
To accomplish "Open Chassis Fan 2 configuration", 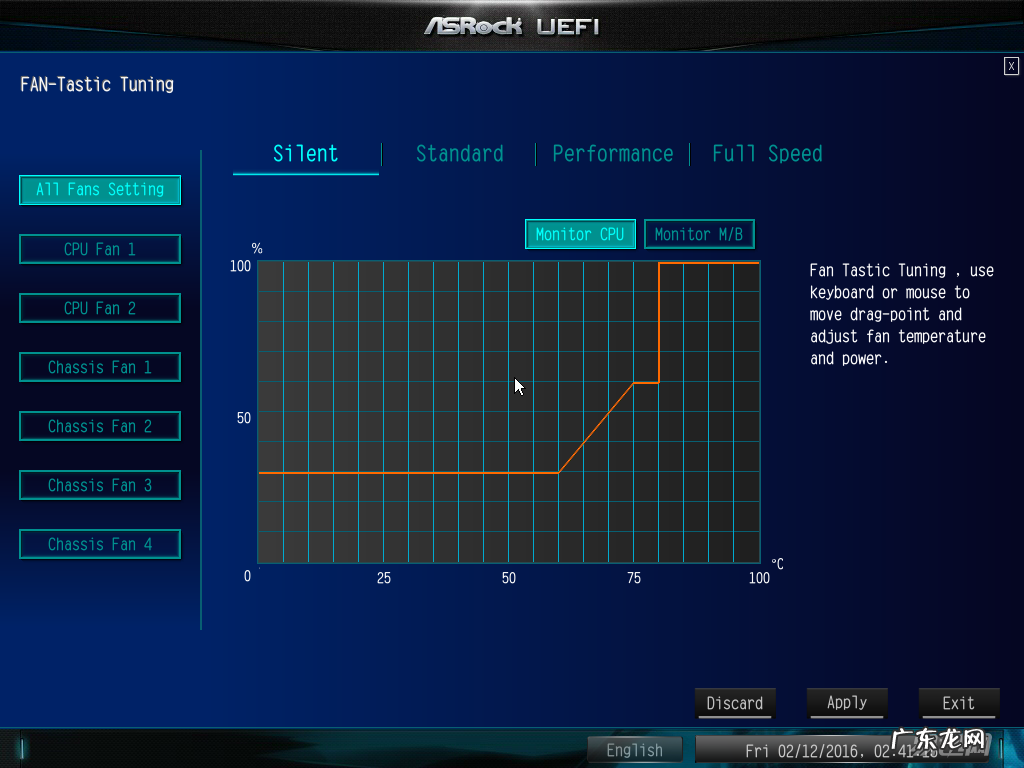I will point(100,426).
